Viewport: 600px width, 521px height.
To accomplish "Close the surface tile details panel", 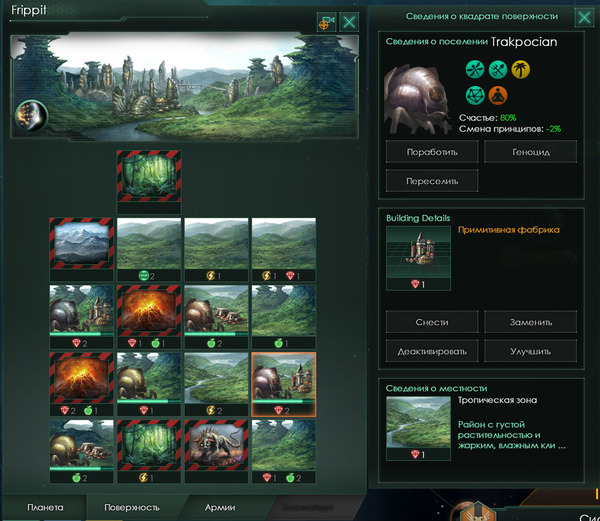I will pyautogui.click(x=583, y=17).
